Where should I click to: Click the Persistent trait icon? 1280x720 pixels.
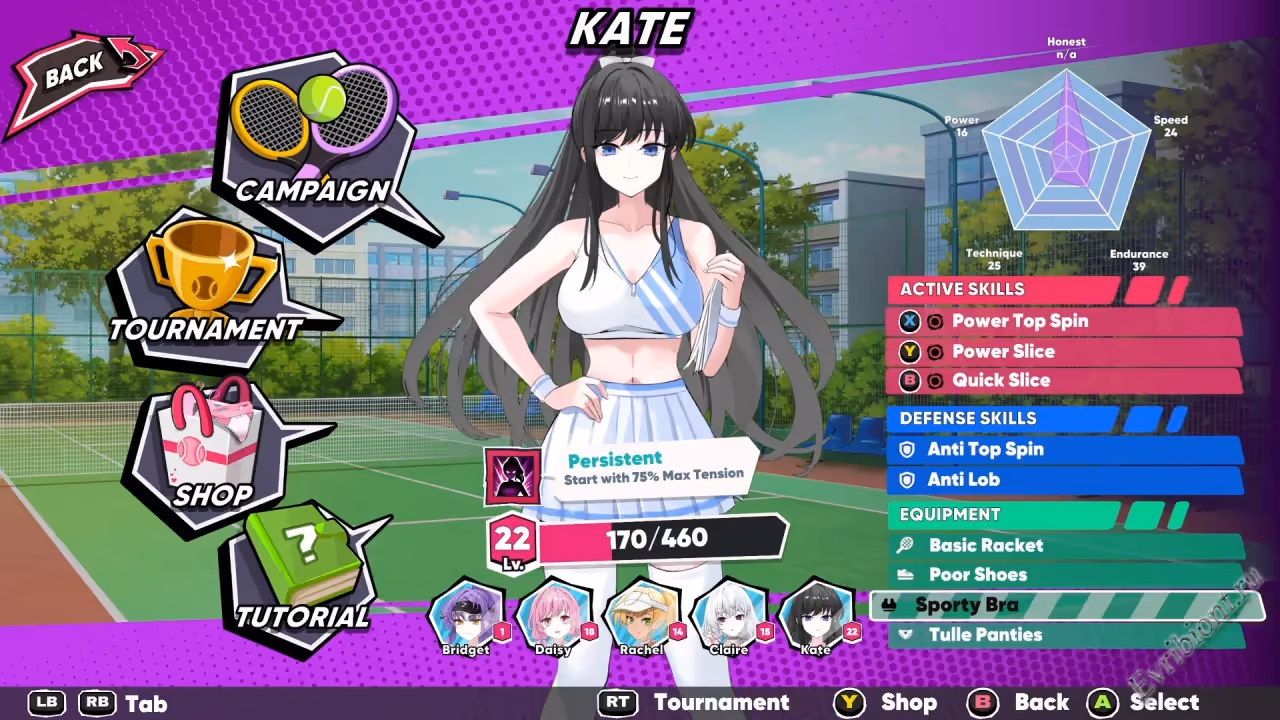tap(512, 476)
